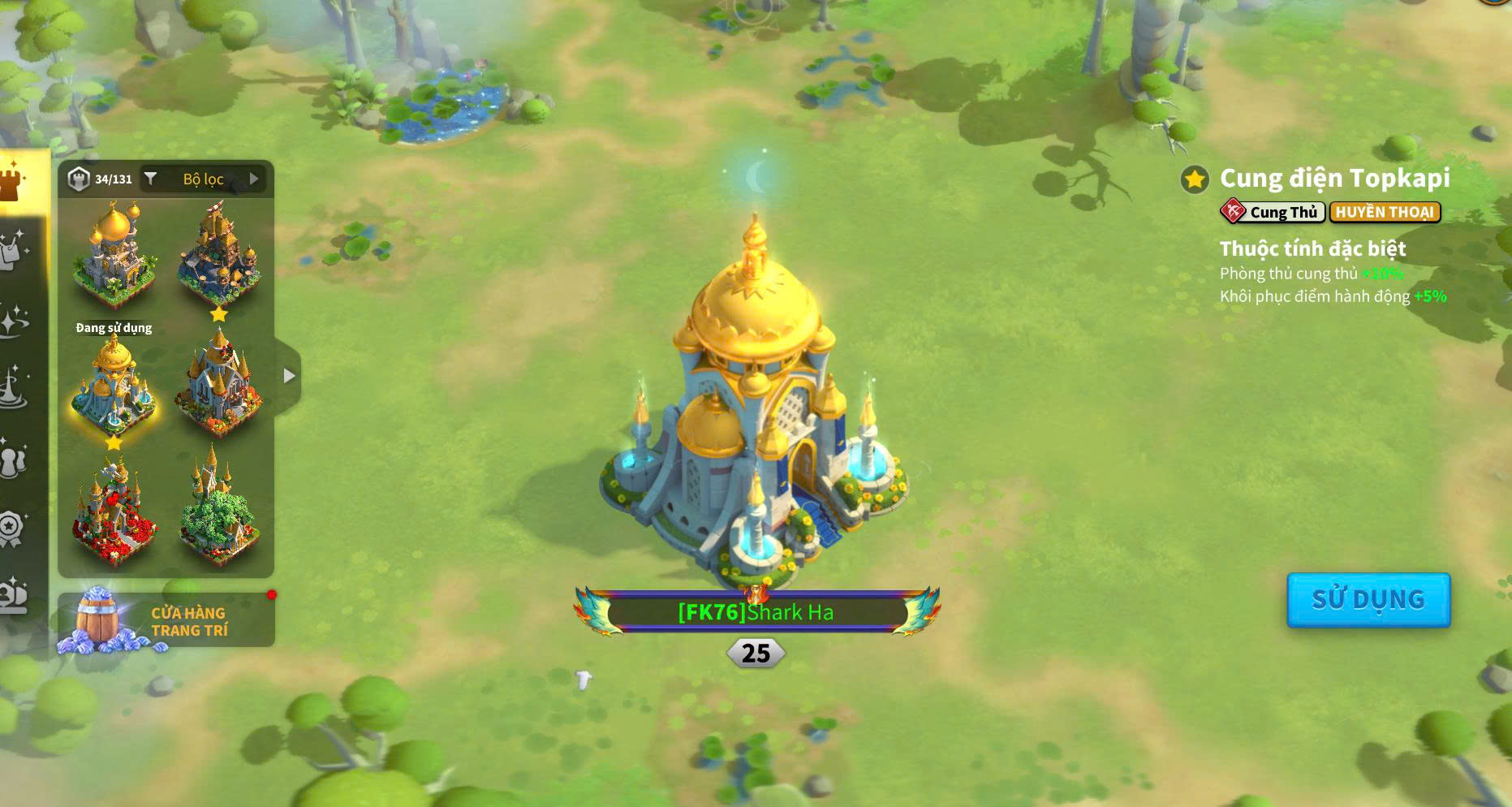Switch to the bottom profile portrait tab

pos(13,597)
